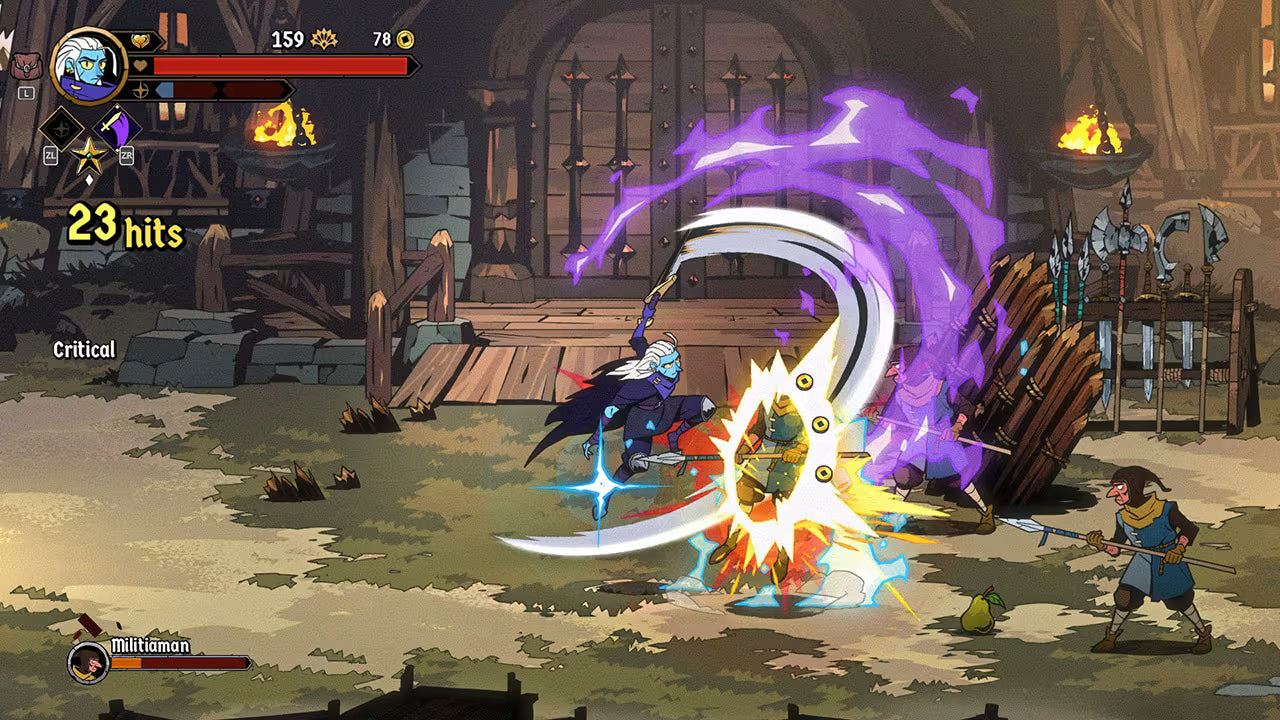Toggle the L button prompt badge
Screen dimensions: 1280x720
click(x=26, y=93)
